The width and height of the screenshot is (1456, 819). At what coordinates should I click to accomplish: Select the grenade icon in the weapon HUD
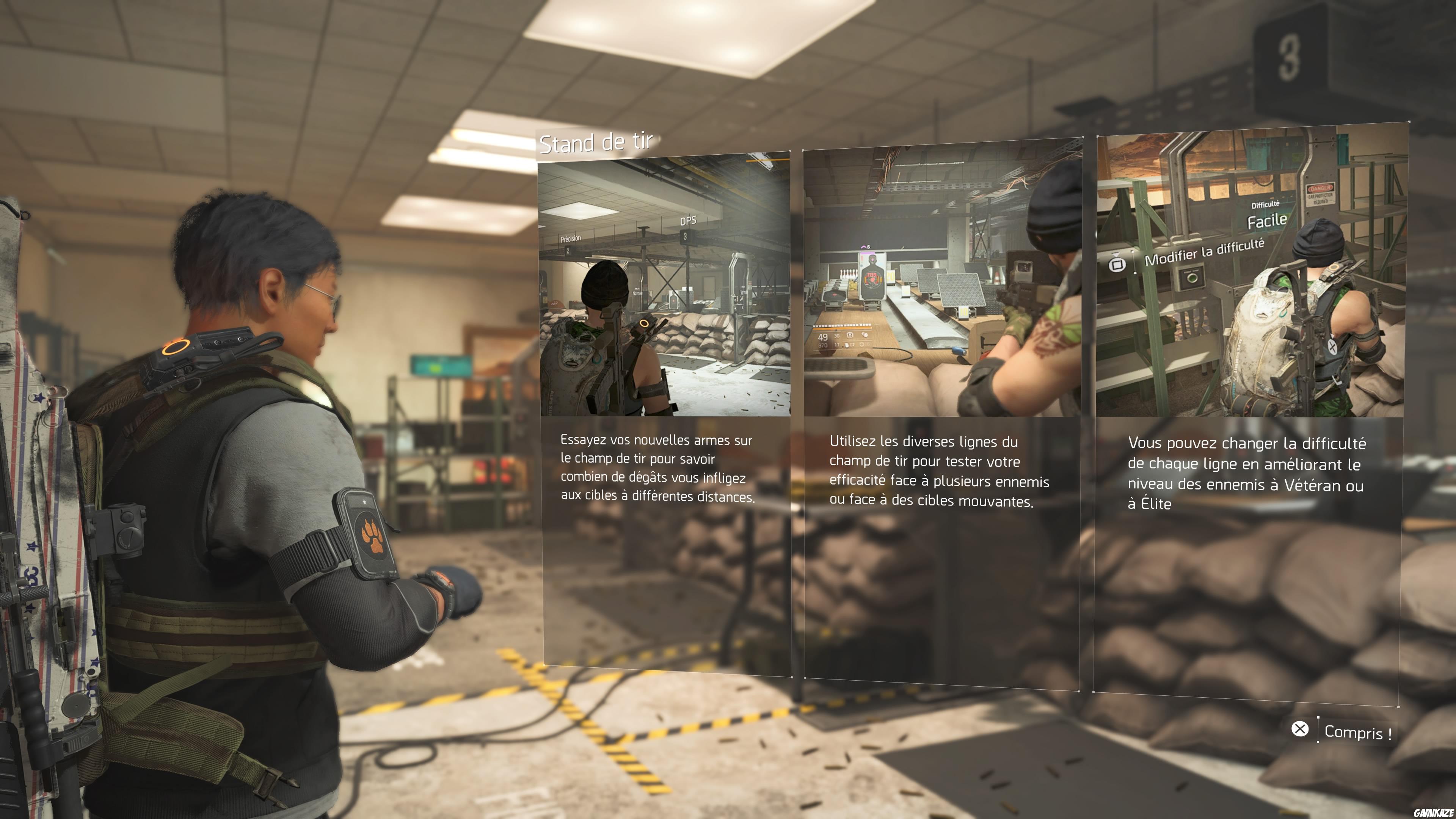coord(865,335)
